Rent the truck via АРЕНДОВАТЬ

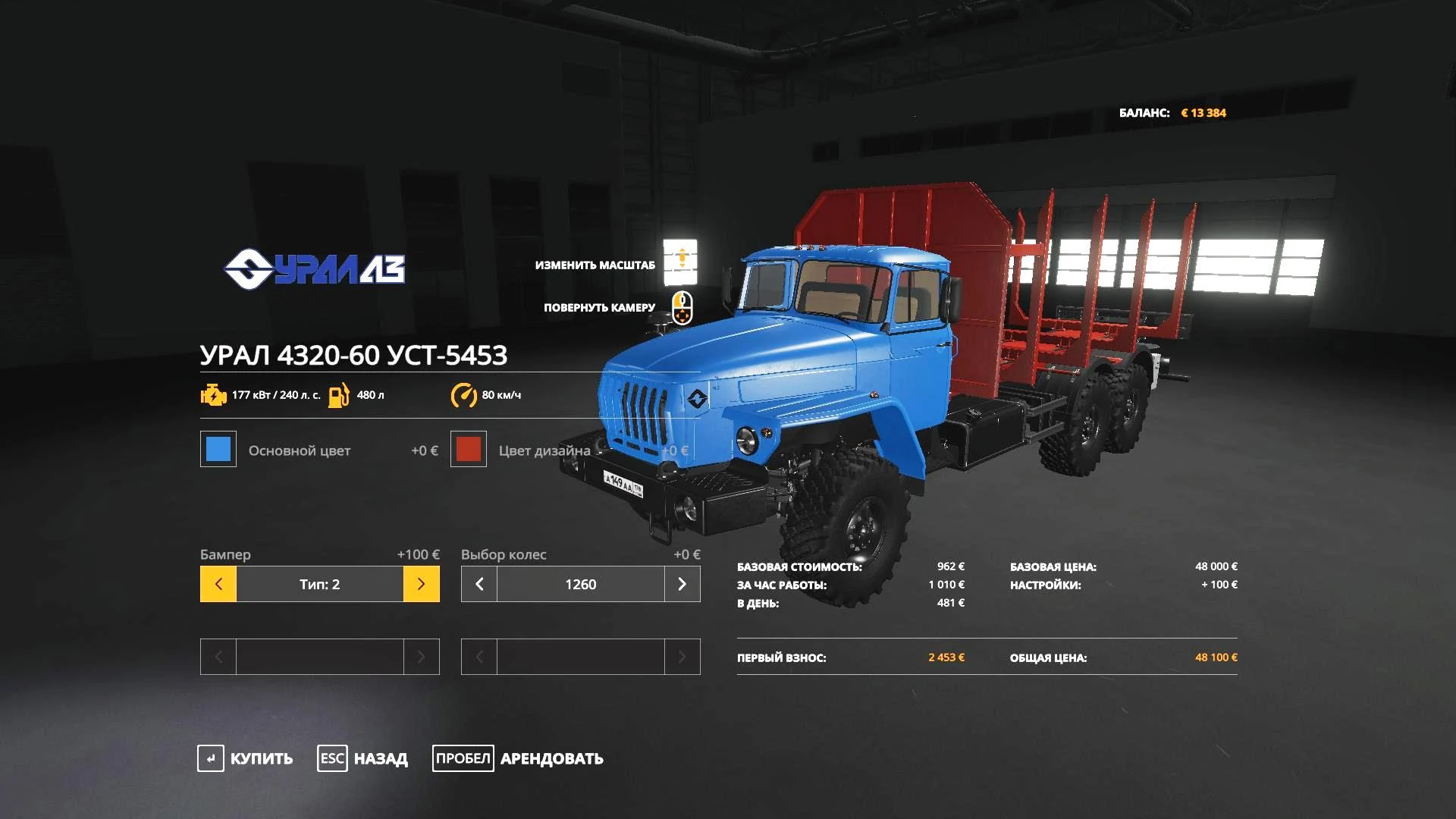point(519,758)
